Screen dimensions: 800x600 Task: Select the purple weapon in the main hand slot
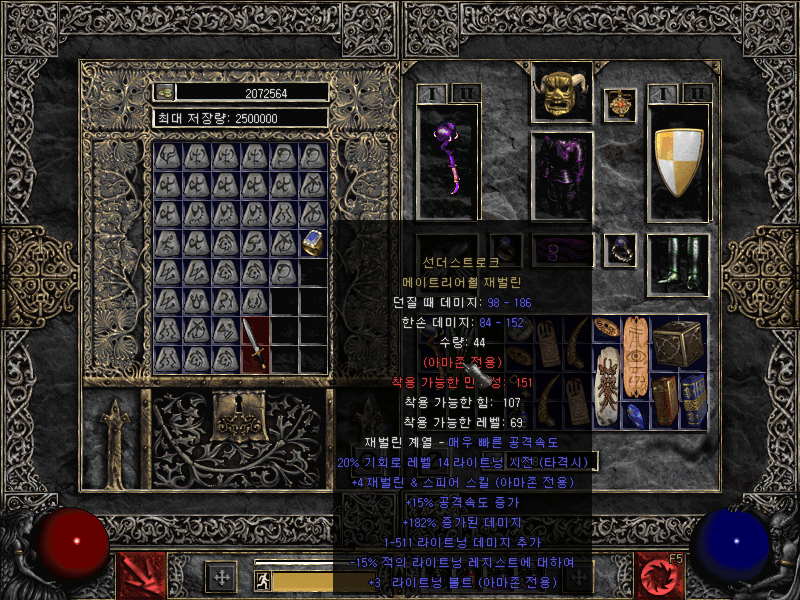click(x=447, y=160)
